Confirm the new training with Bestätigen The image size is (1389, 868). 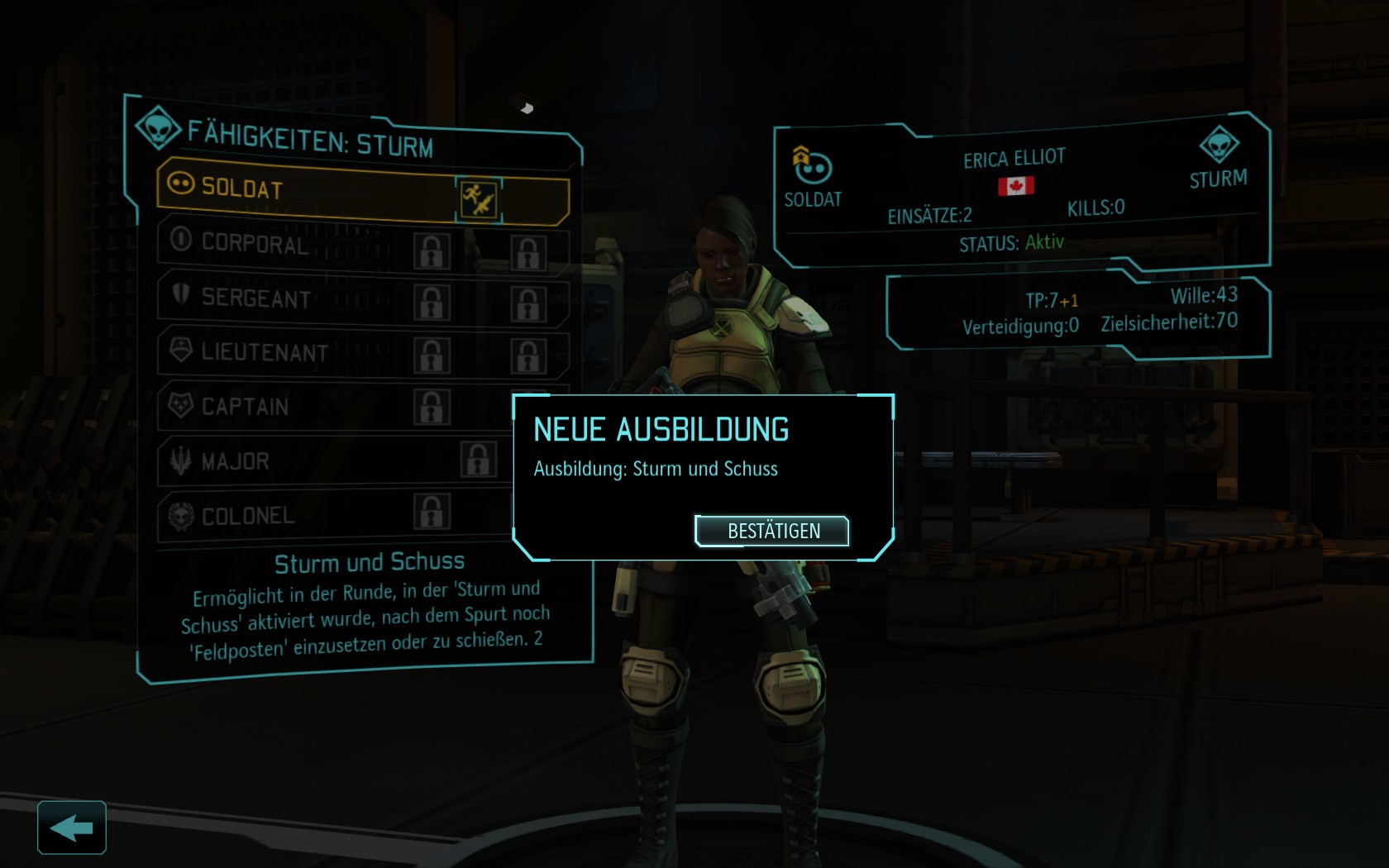point(773,531)
